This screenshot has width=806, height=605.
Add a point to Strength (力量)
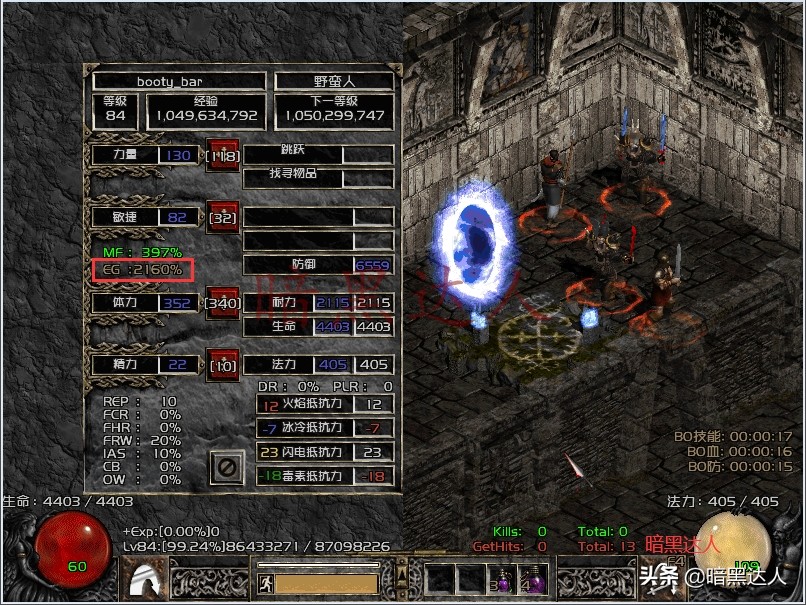221,155
